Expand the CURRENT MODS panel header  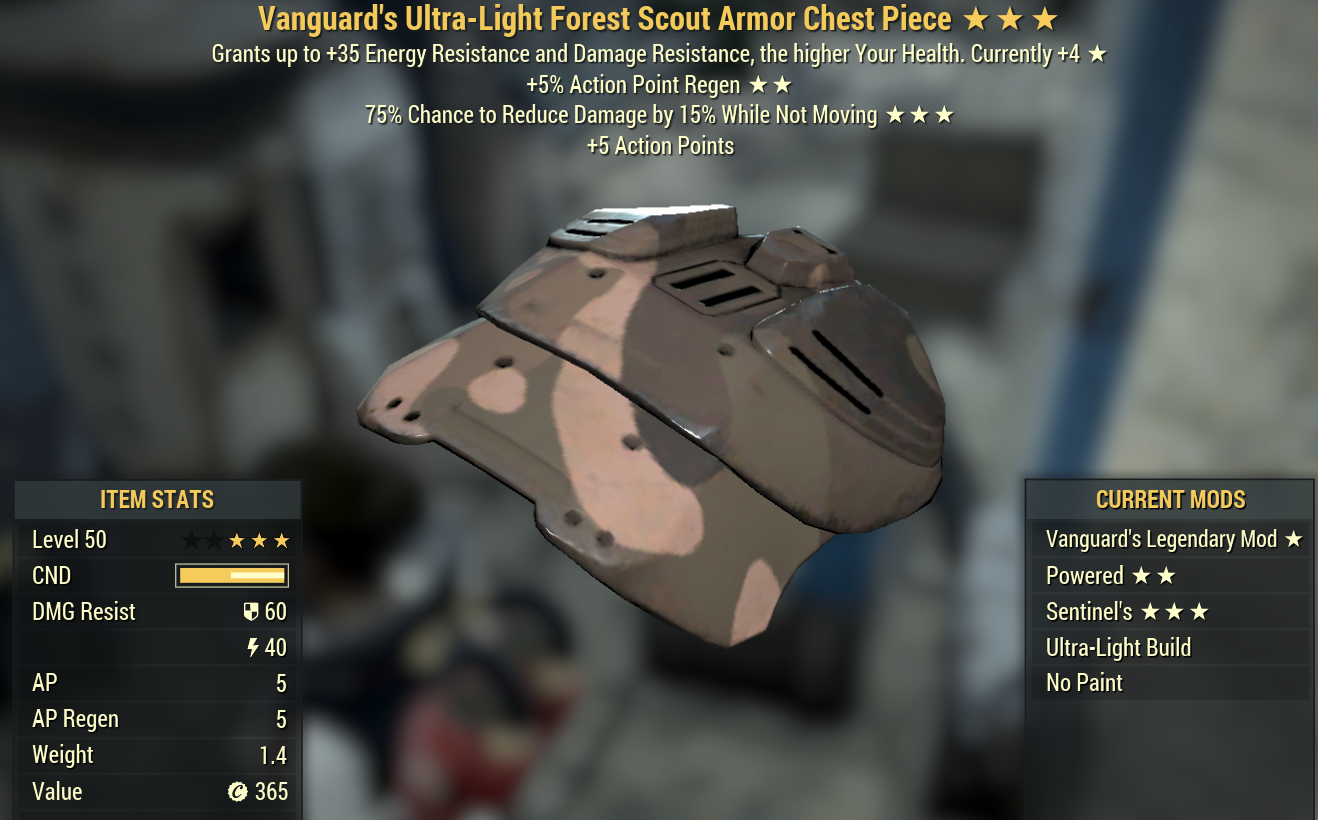point(1170,499)
